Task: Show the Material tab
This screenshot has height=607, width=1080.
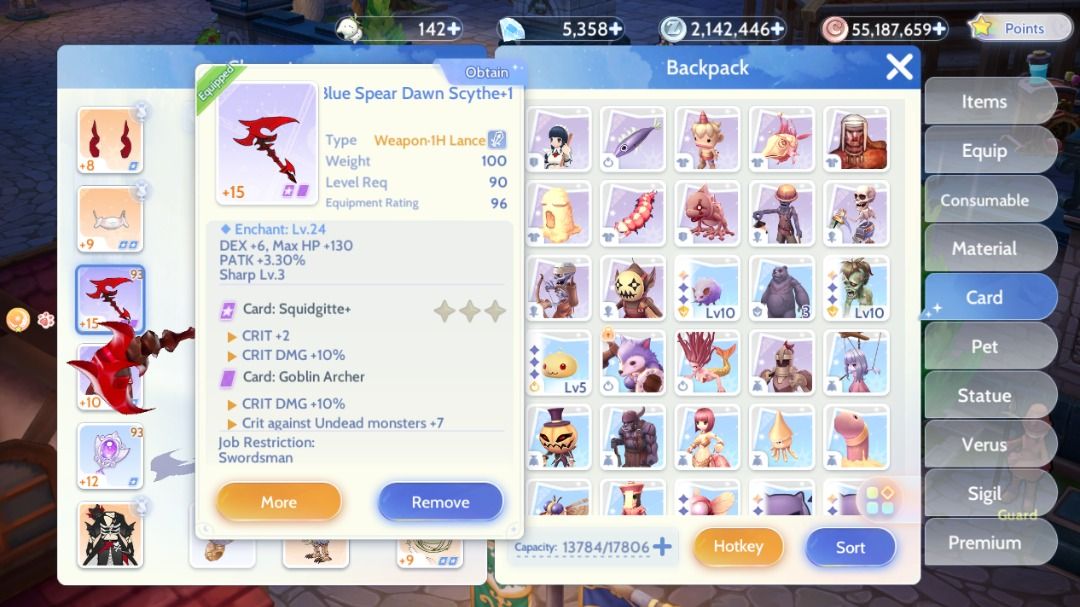Action: [x=984, y=249]
